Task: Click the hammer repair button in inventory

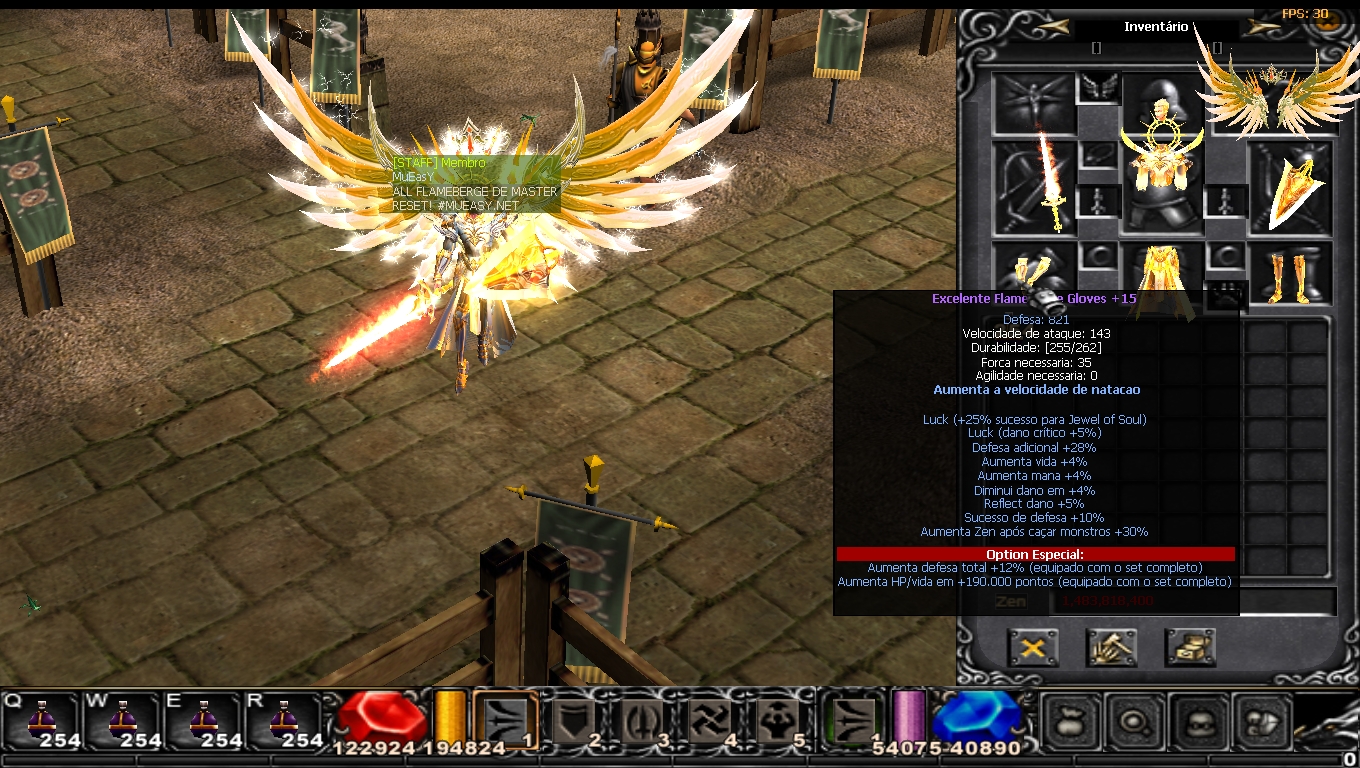Action: 1111,648
